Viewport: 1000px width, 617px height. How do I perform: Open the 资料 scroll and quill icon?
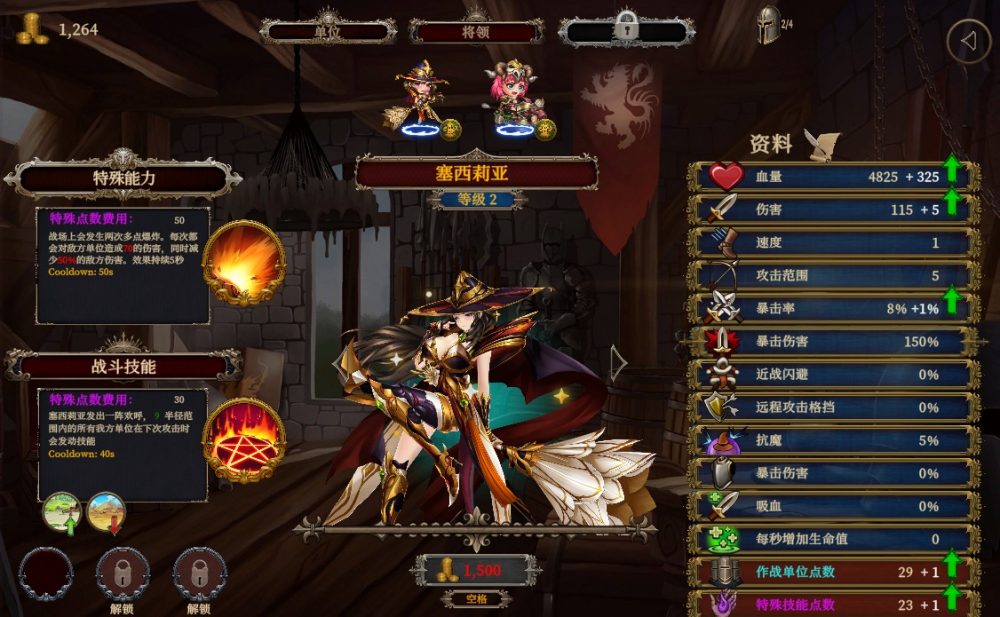(822, 145)
